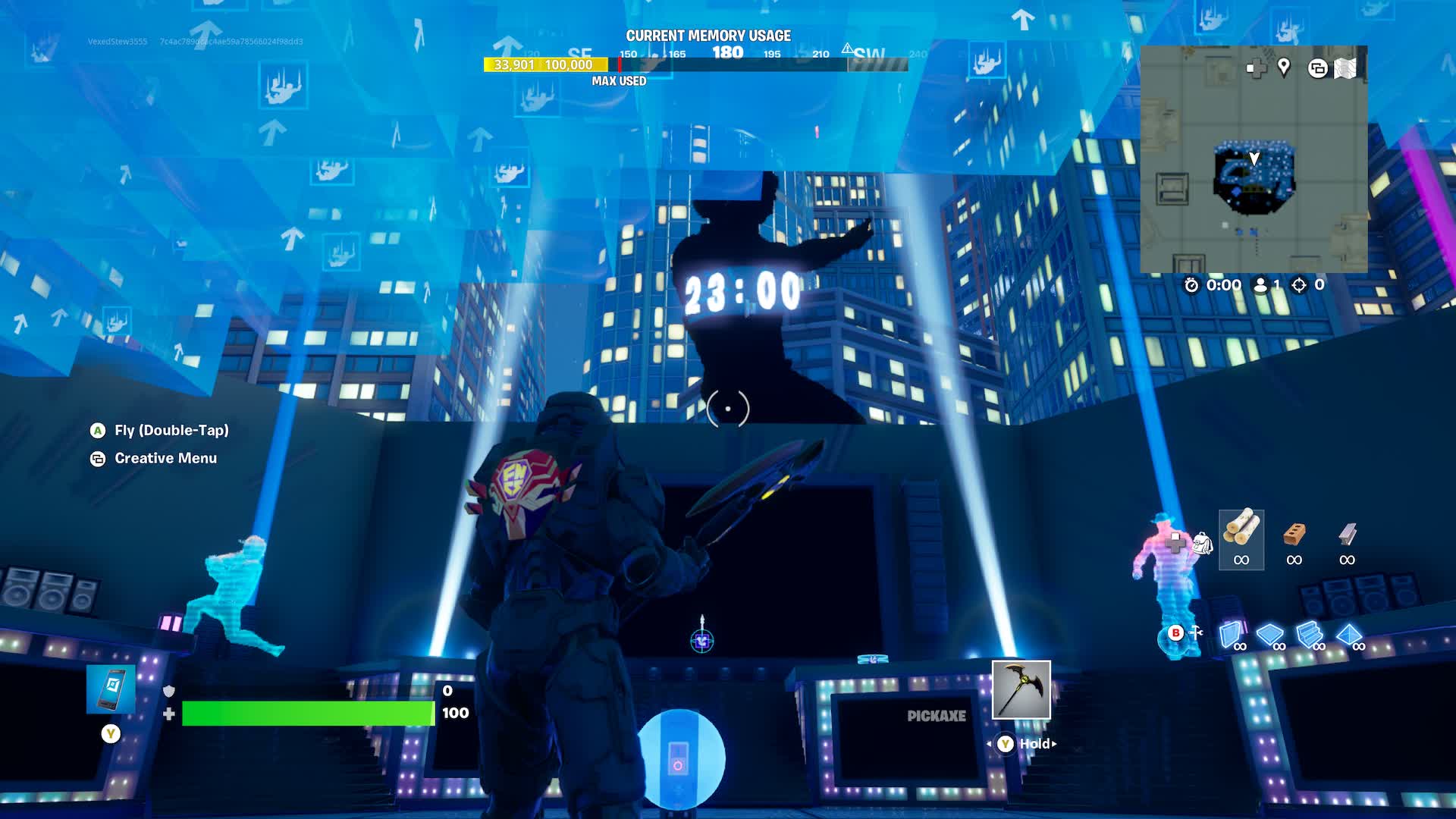This screenshot has height=819, width=1456.
Task: Select the wood material slot
Action: click(1241, 539)
